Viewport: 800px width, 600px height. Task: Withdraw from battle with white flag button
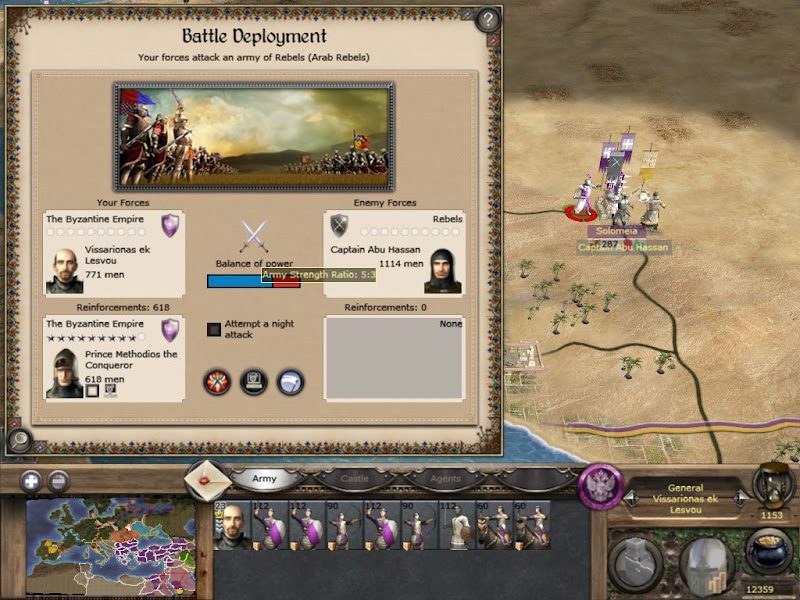(x=291, y=382)
